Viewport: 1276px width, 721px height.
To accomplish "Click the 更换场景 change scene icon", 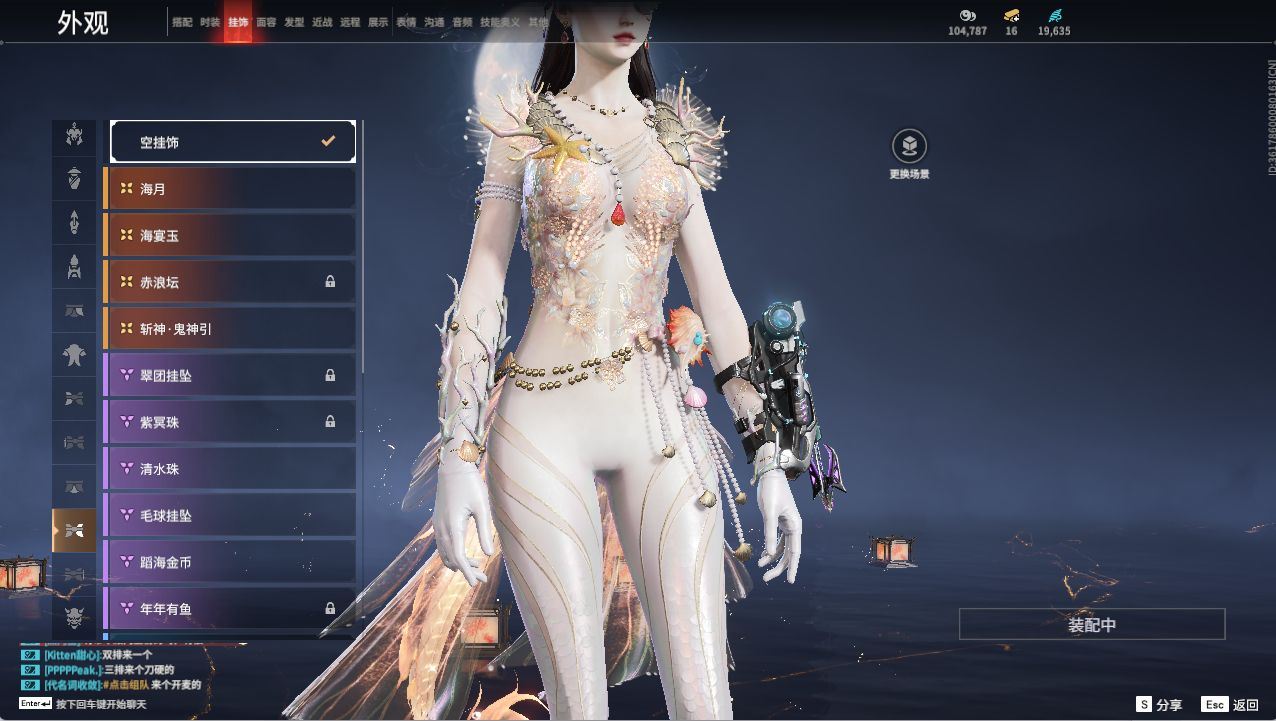I will pos(909,147).
